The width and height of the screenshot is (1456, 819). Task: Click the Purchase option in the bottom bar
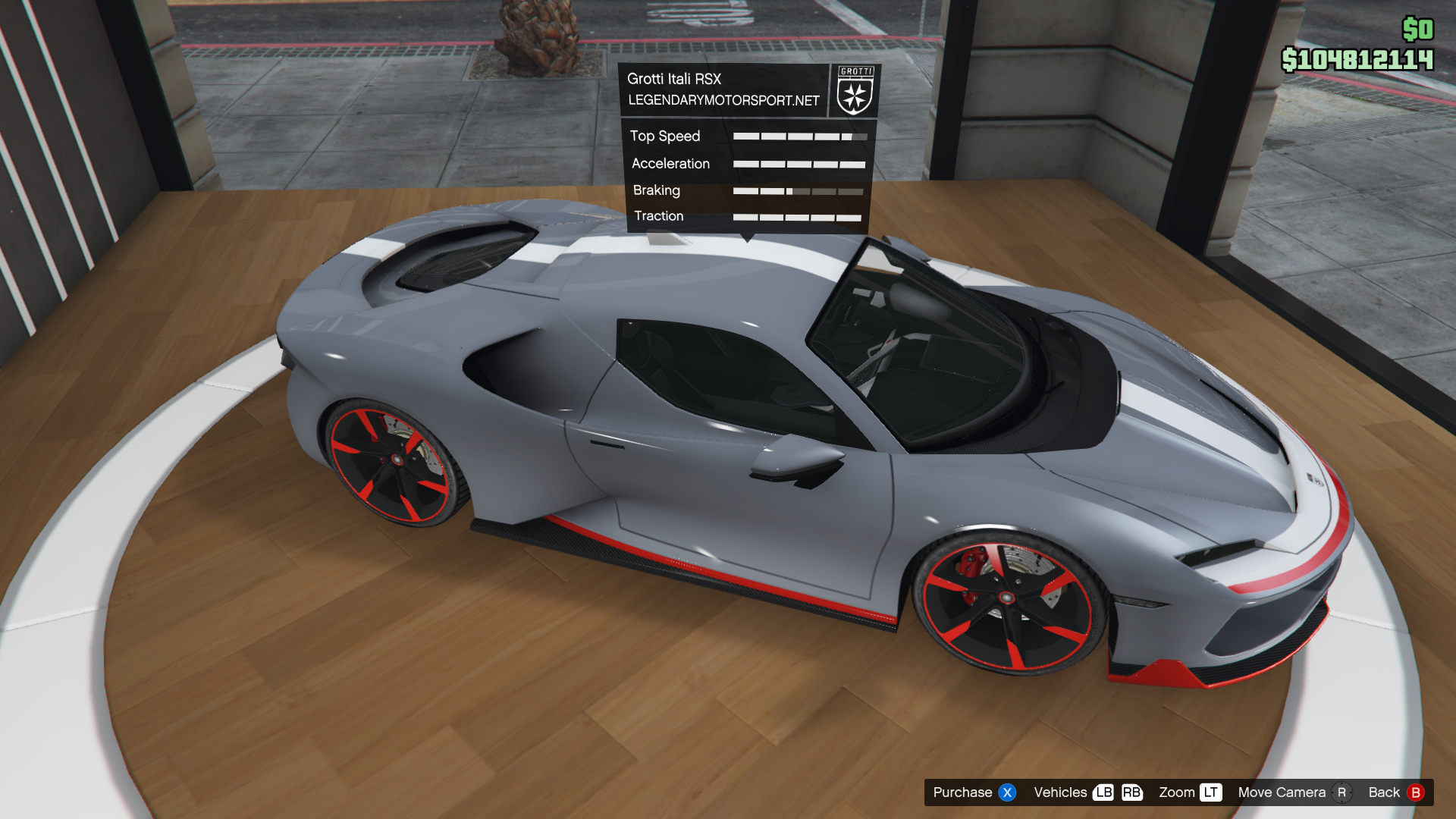(x=973, y=792)
